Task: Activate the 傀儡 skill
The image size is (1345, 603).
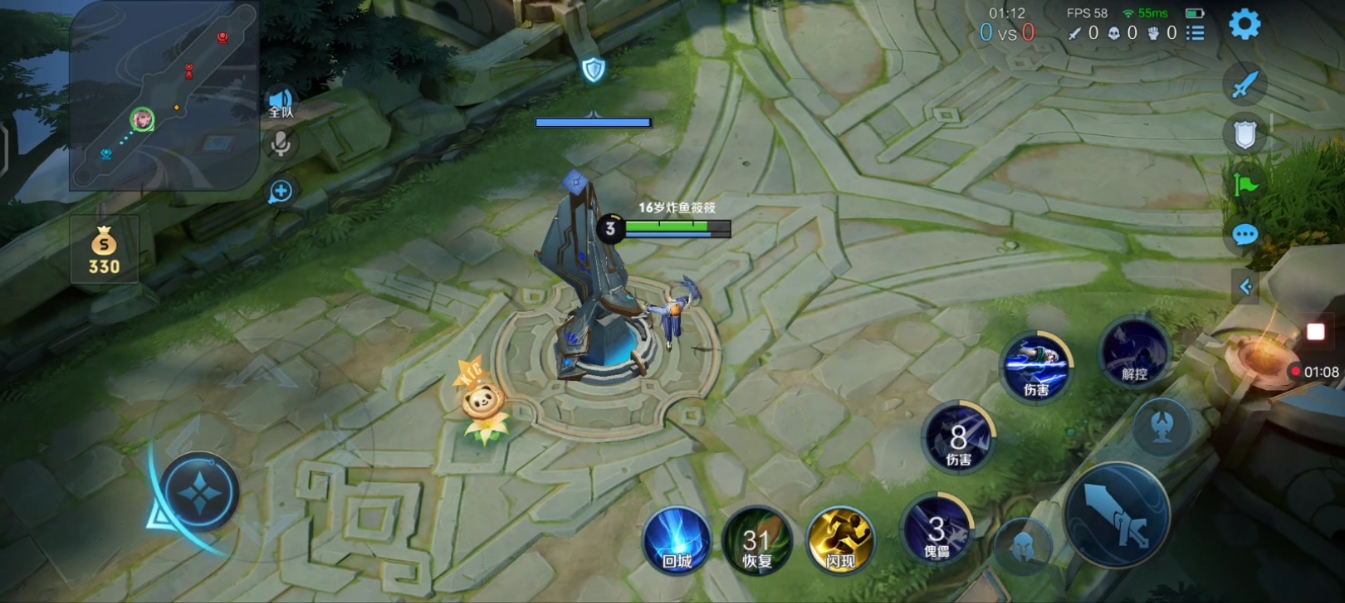Action: tap(937, 530)
